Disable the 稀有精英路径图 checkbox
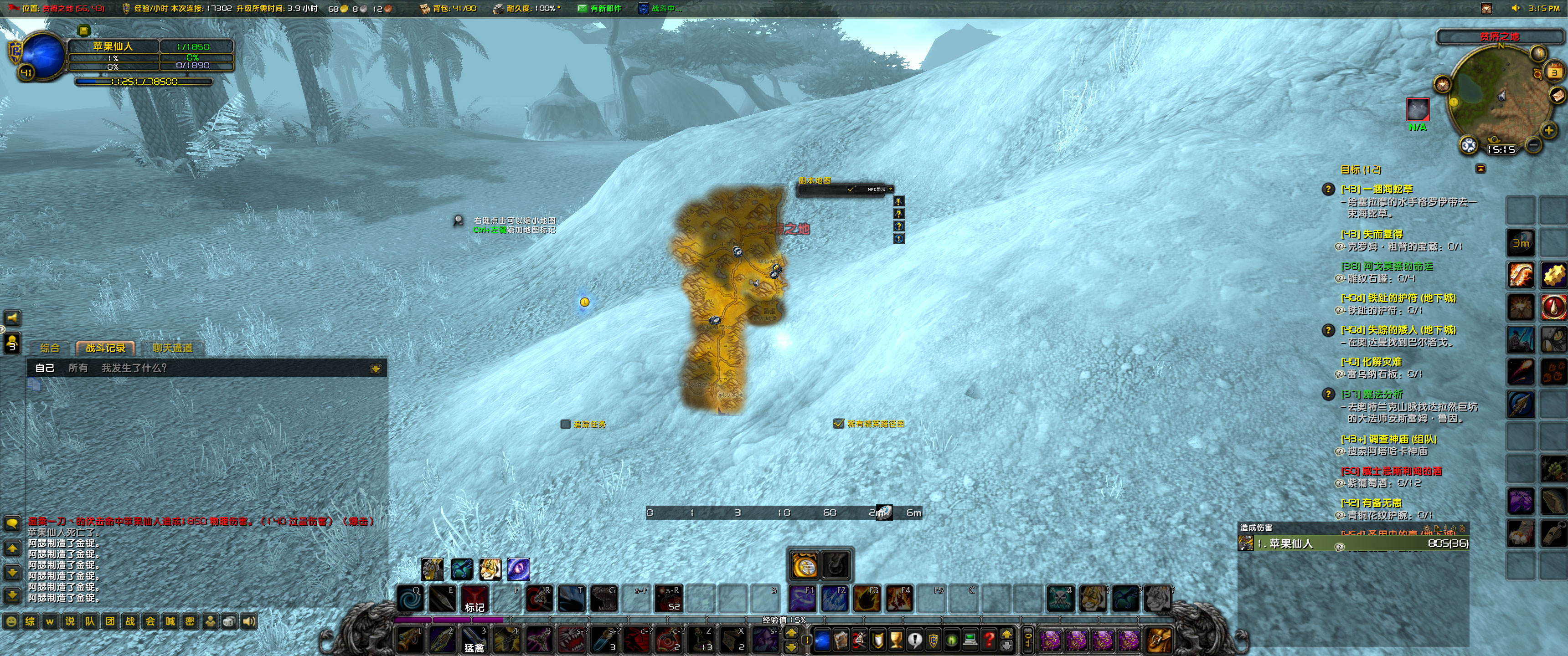 (838, 424)
